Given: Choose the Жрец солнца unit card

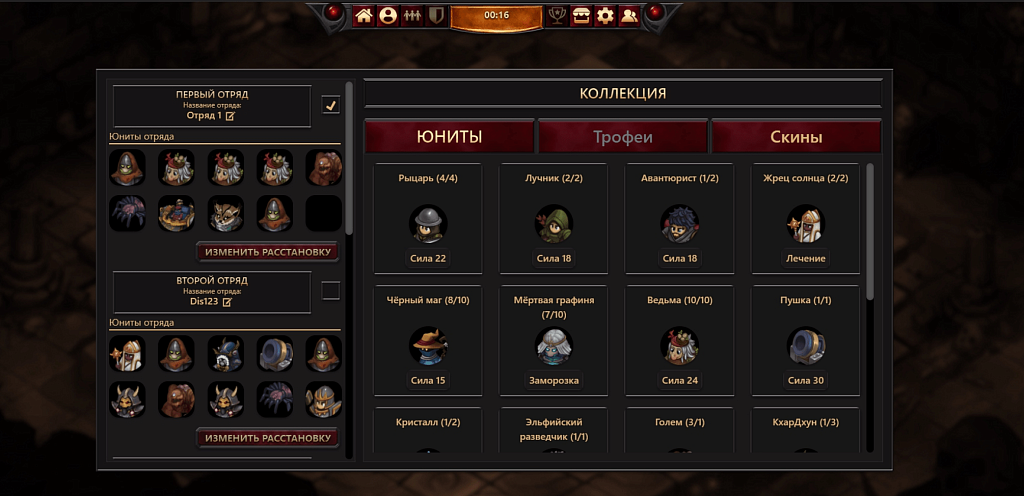Looking at the screenshot, I should pos(806,218).
